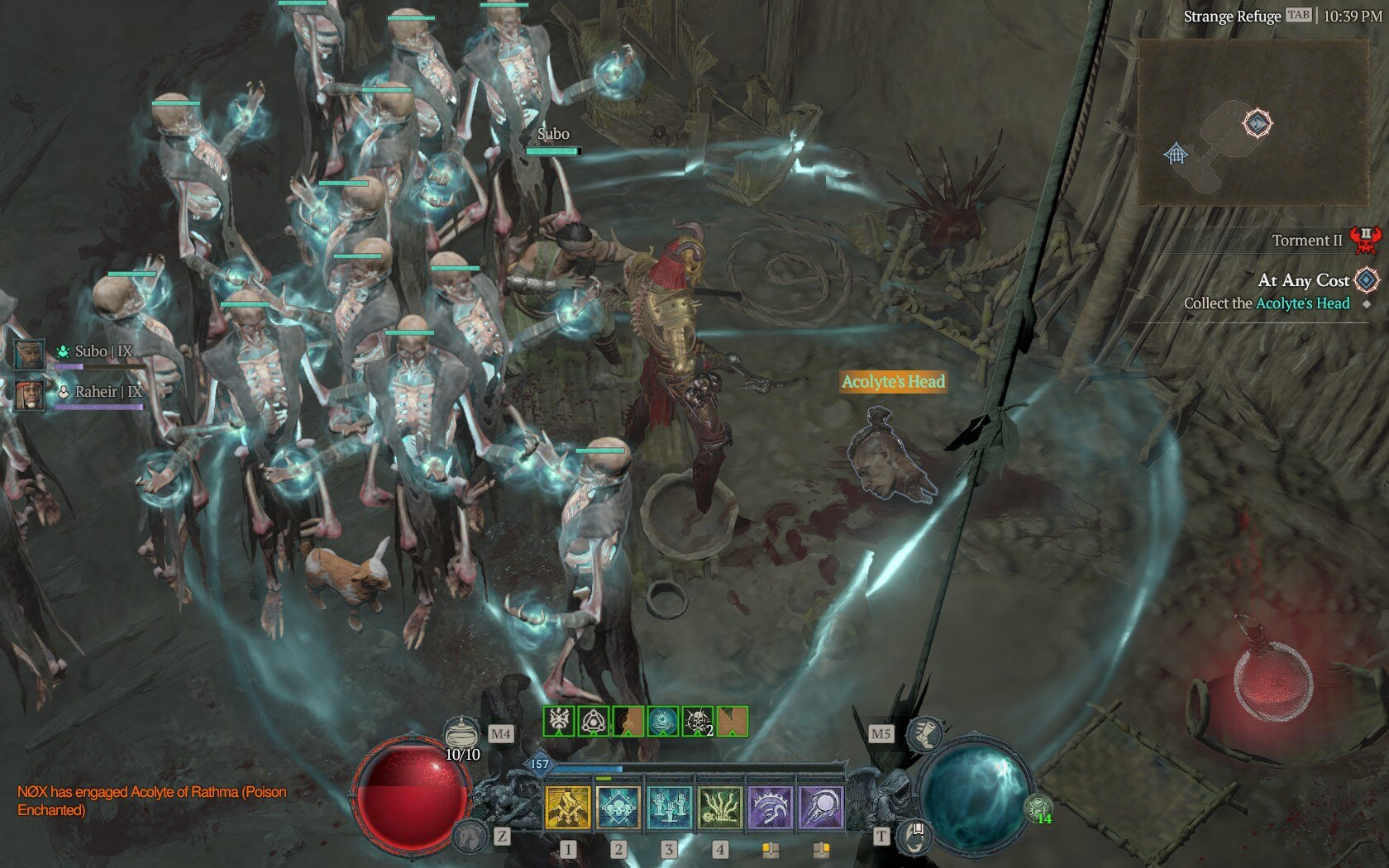Inspect the character level 157 badge
Screen dimensions: 1389x868
tap(539, 764)
